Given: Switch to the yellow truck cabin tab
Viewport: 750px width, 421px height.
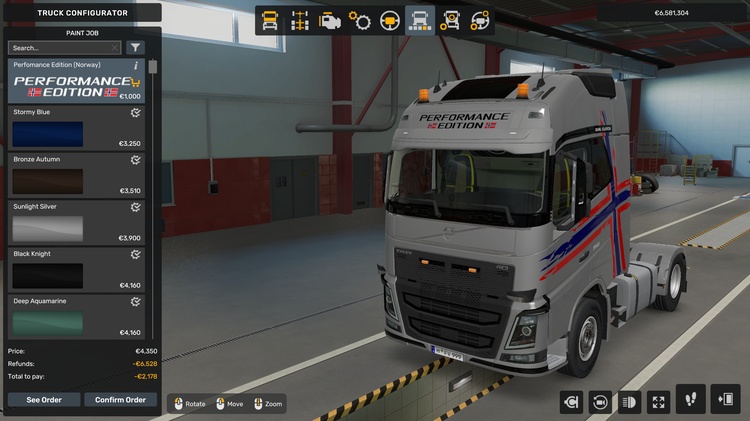Looking at the screenshot, I should point(270,20).
